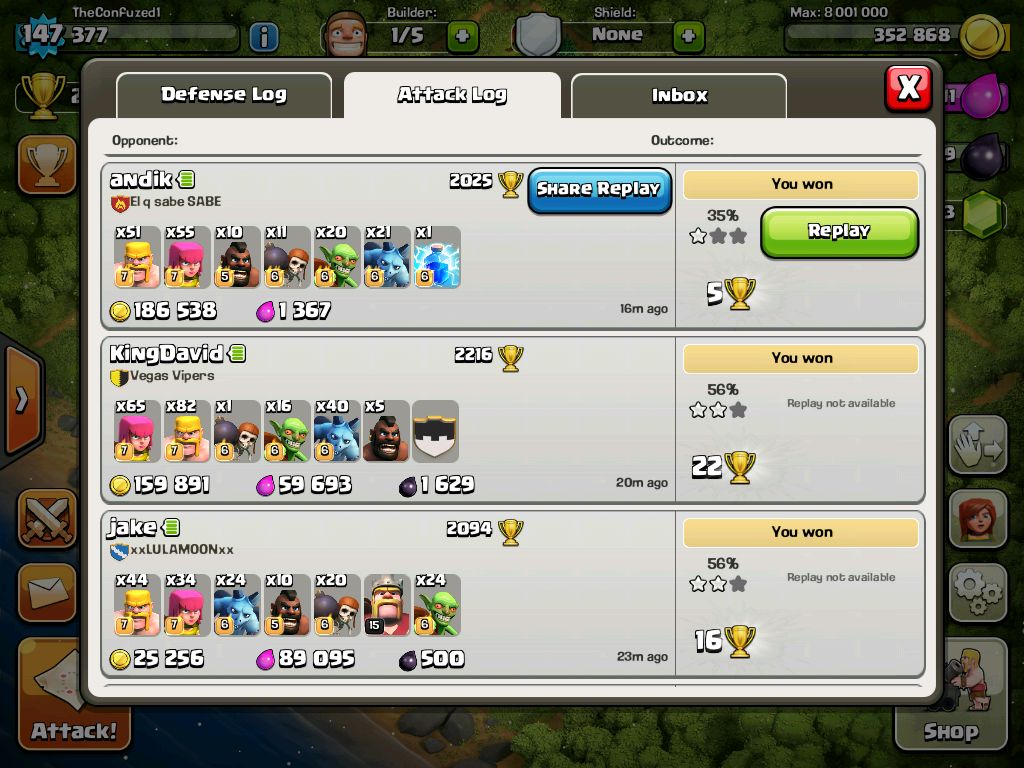Open the blue info button near experience bar
This screenshot has width=1024, height=768.
click(x=263, y=37)
